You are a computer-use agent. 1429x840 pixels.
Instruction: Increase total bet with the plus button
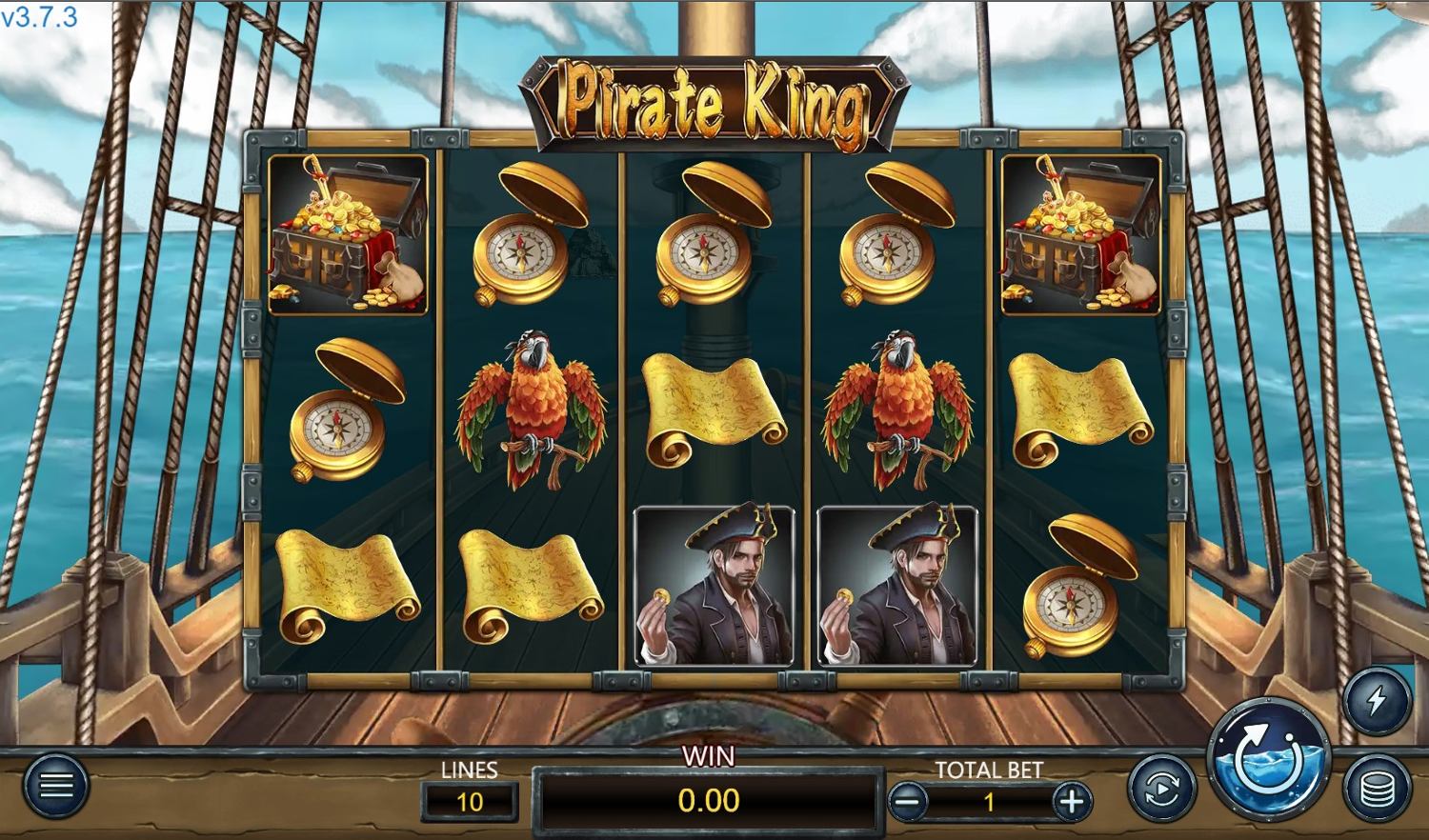1072,802
